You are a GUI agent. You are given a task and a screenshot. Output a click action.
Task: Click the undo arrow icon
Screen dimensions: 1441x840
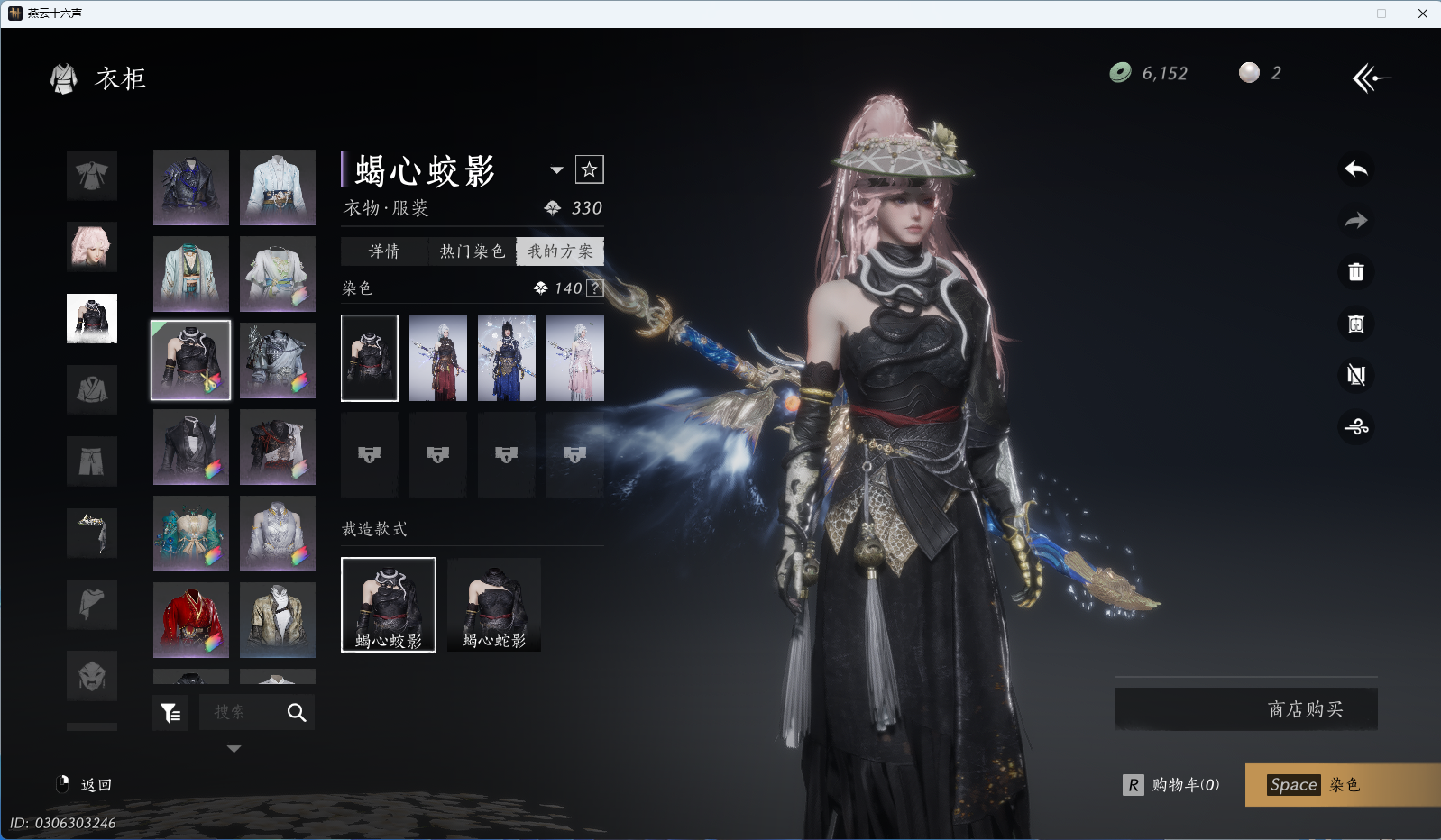[x=1355, y=169]
